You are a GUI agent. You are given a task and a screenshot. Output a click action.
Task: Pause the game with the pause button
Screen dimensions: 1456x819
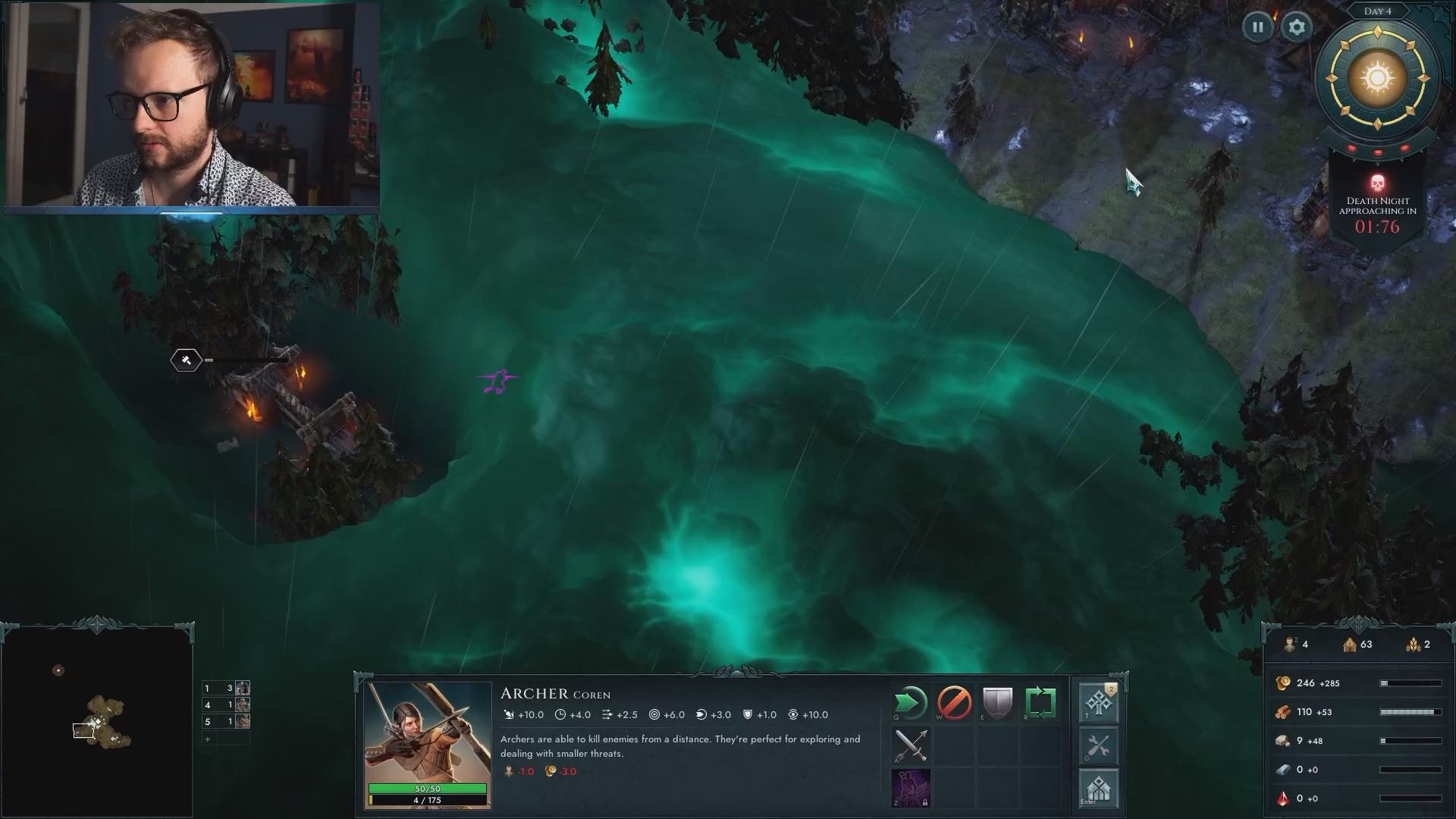(1257, 27)
